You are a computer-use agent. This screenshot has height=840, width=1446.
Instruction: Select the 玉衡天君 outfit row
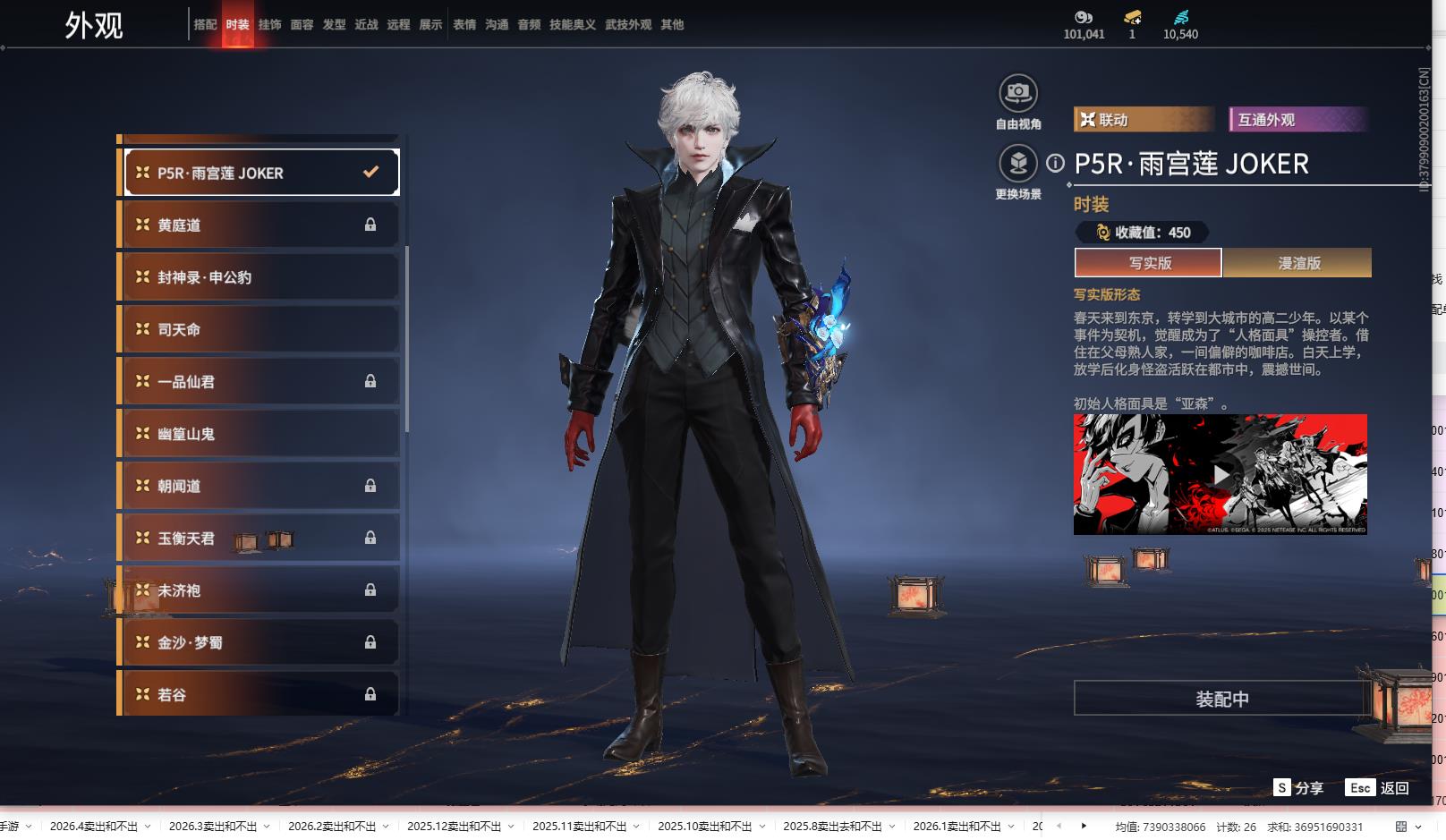click(x=259, y=538)
